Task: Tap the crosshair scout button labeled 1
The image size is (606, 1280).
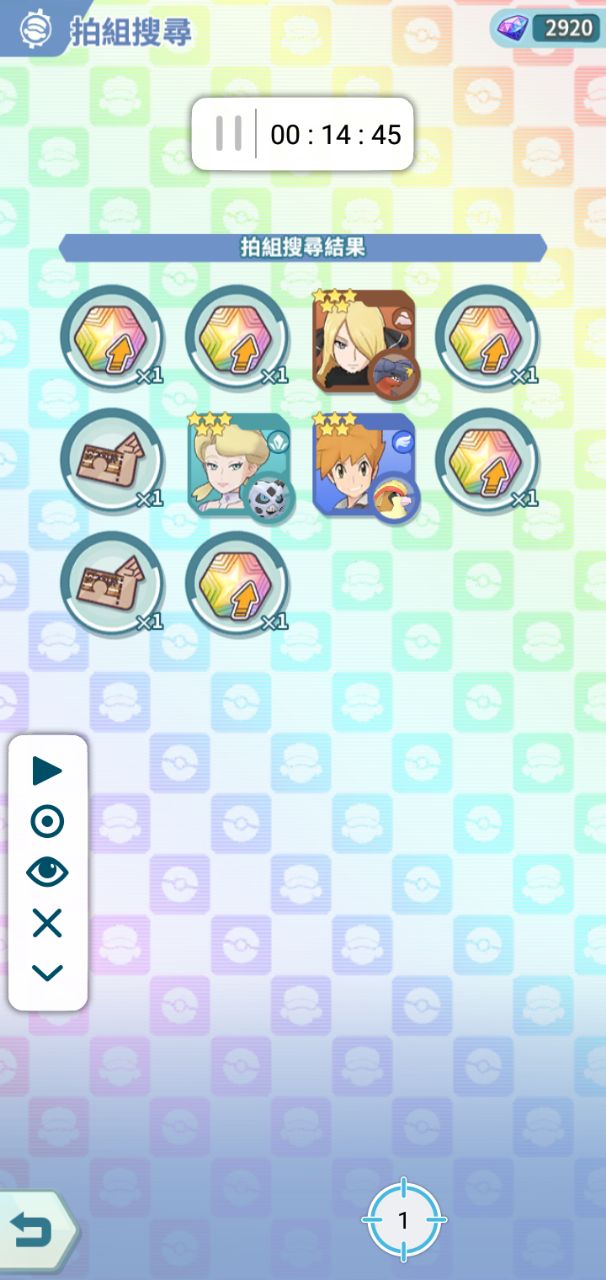Action: pyautogui.click(x=403, y=1220)
